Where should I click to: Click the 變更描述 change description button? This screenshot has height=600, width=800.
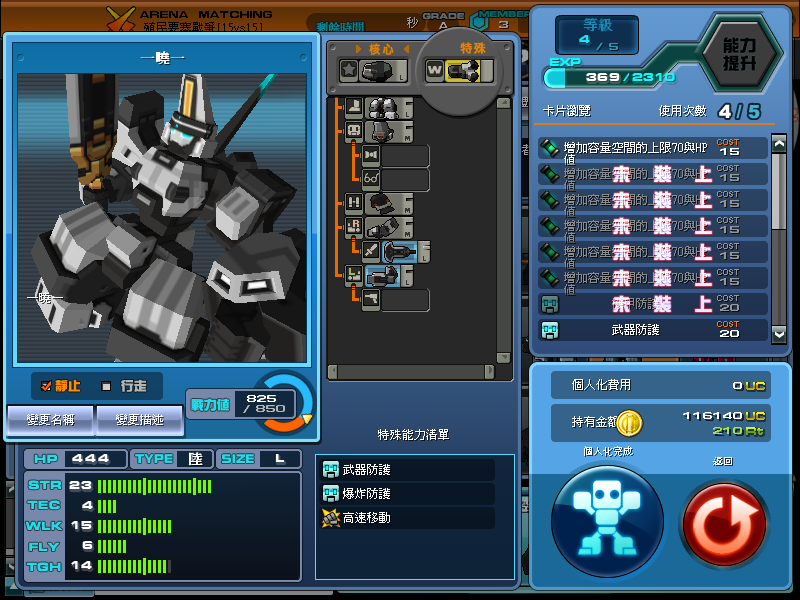(x=140, y=420)
